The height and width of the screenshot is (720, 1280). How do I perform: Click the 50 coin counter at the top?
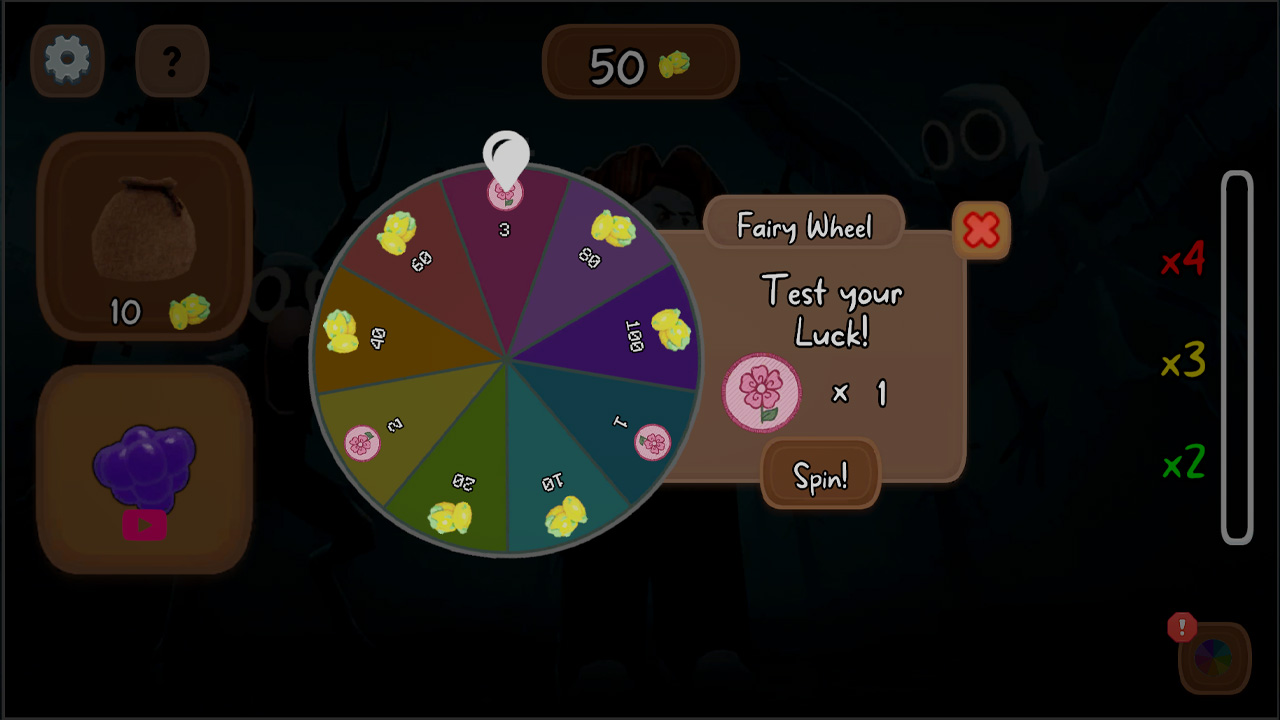tap(640, 62)
